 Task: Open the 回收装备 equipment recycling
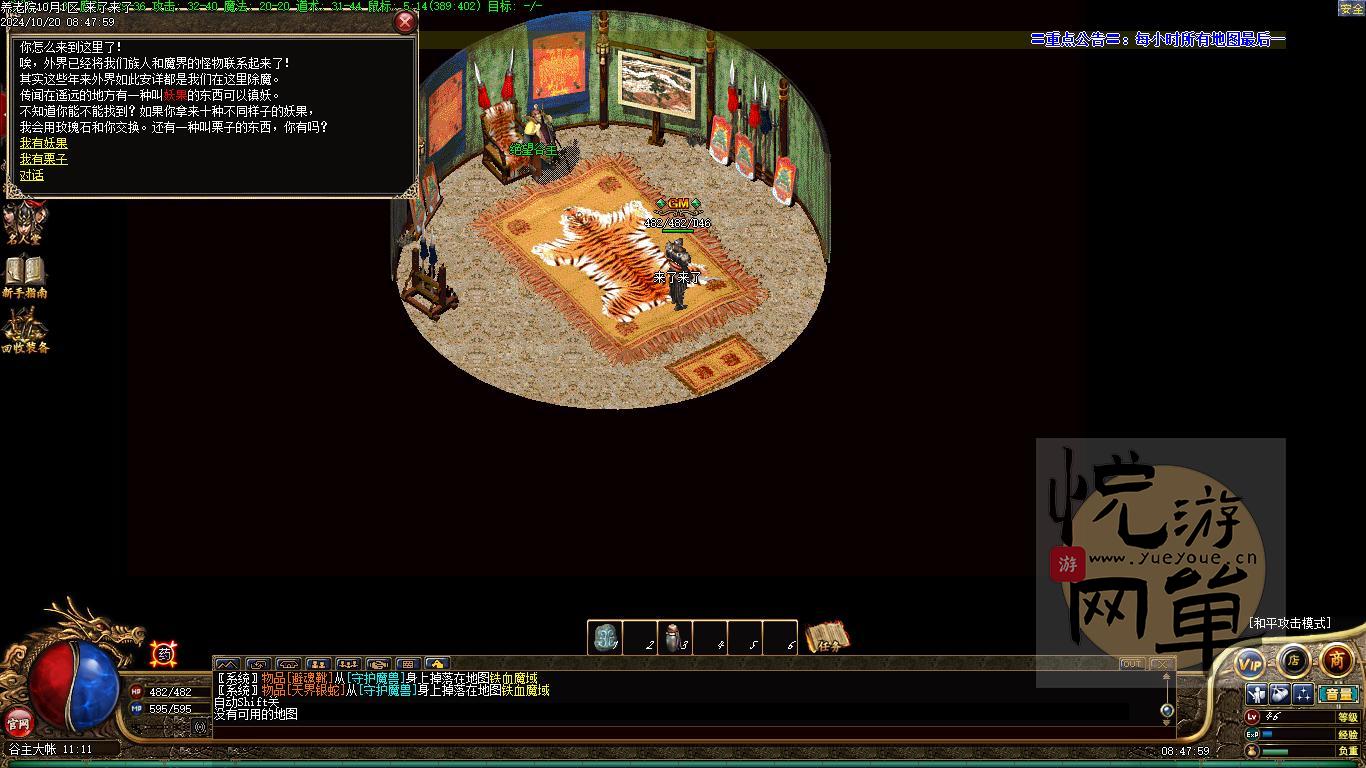pos(25,331)
